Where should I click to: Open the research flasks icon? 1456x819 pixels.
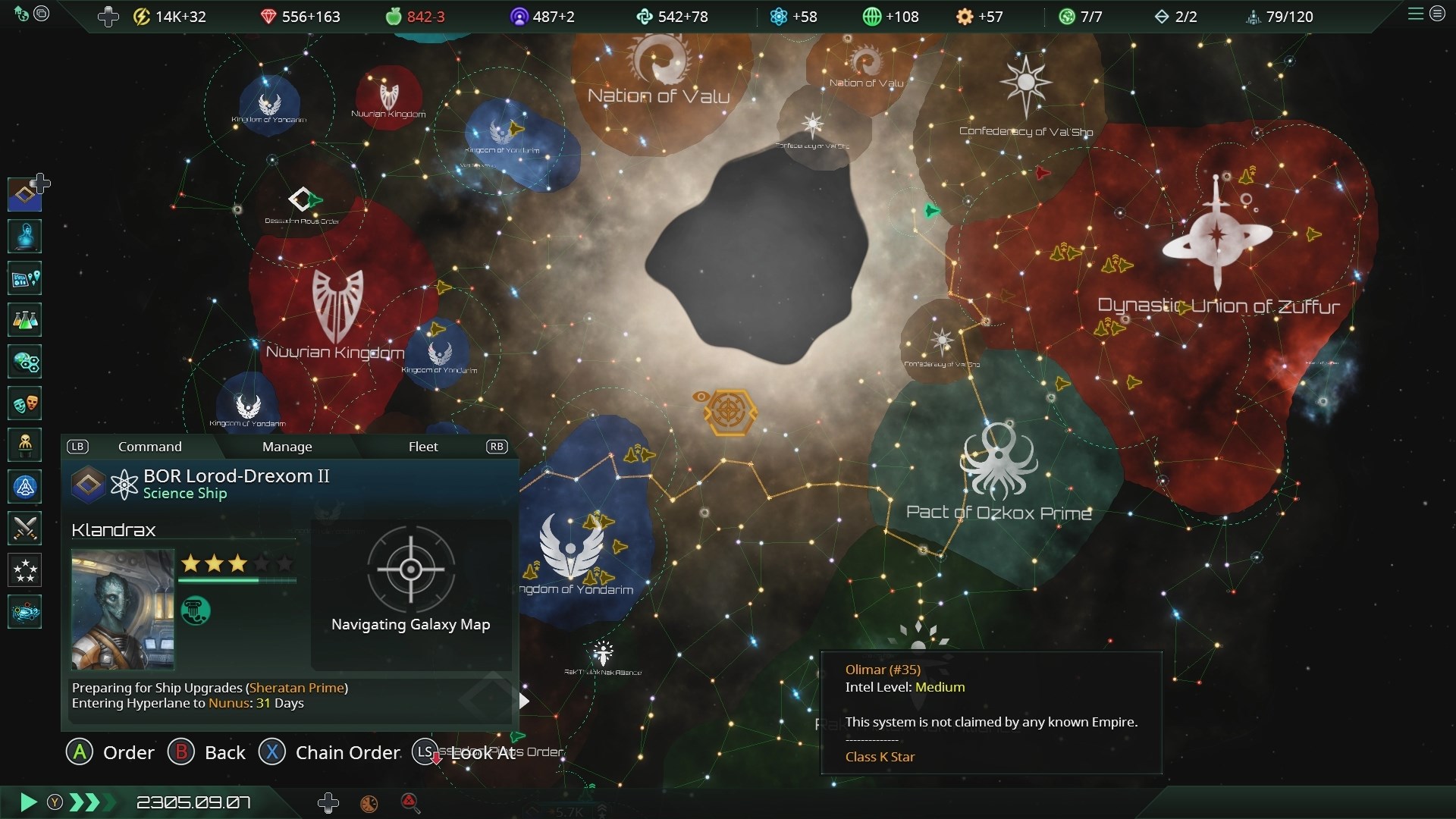pyautogui.click(x=25, y=320)
